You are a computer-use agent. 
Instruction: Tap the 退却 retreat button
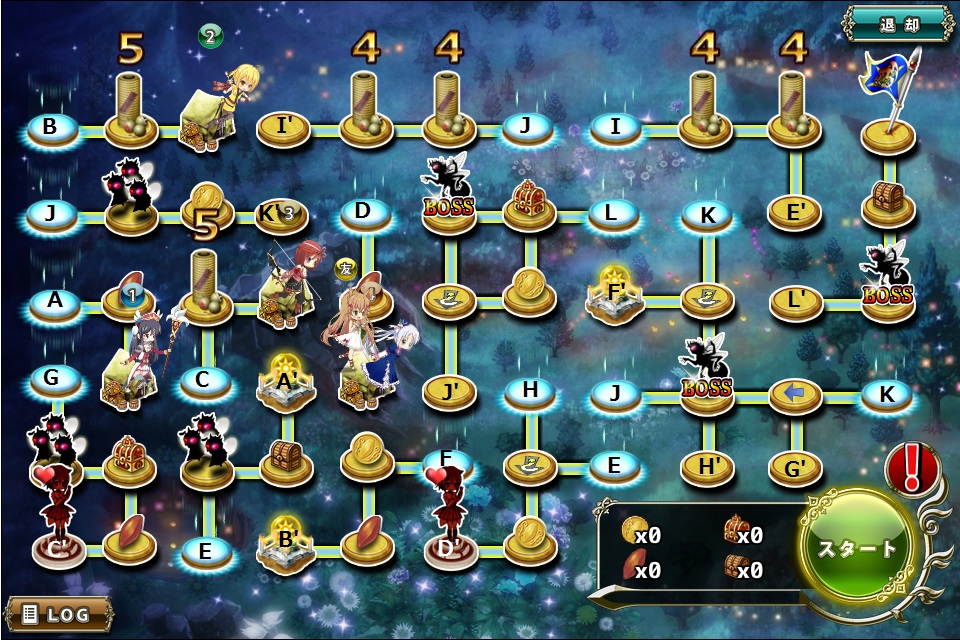click(x=897, y=22)
